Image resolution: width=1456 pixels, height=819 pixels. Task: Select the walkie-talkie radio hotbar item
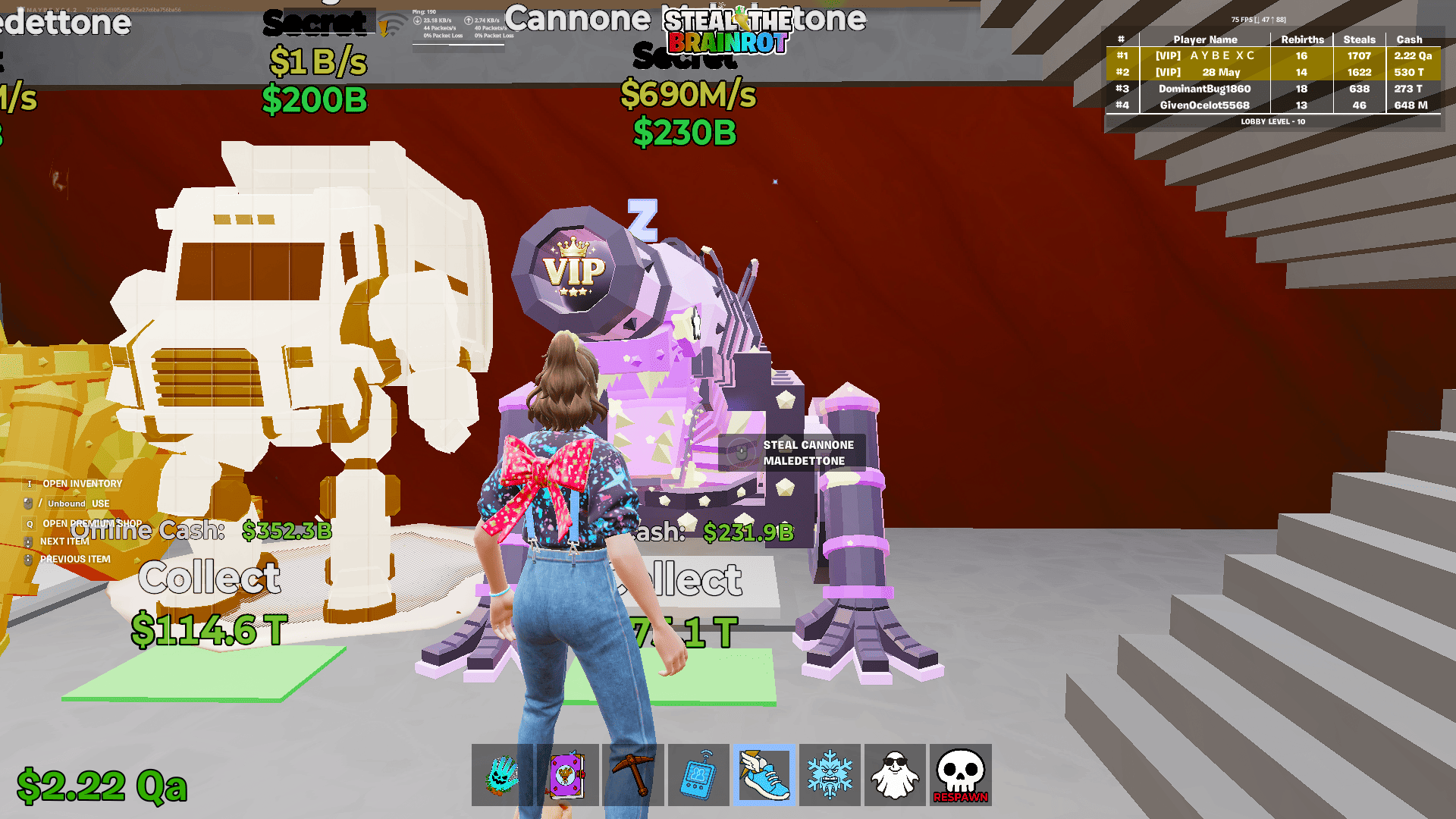[x=700, y=774]
